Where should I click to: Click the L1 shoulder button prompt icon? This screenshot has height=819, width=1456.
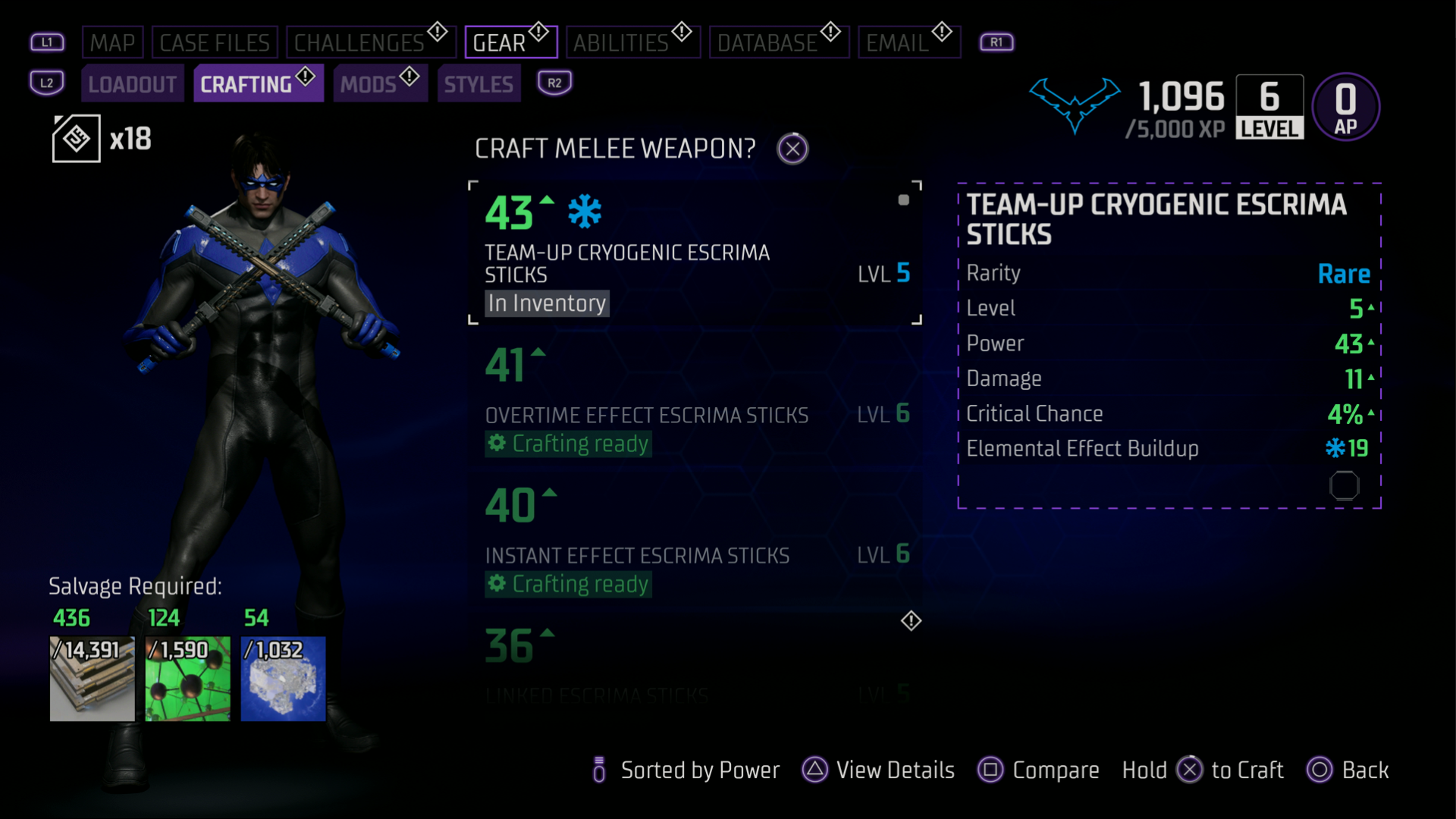(x=47, y=42)
